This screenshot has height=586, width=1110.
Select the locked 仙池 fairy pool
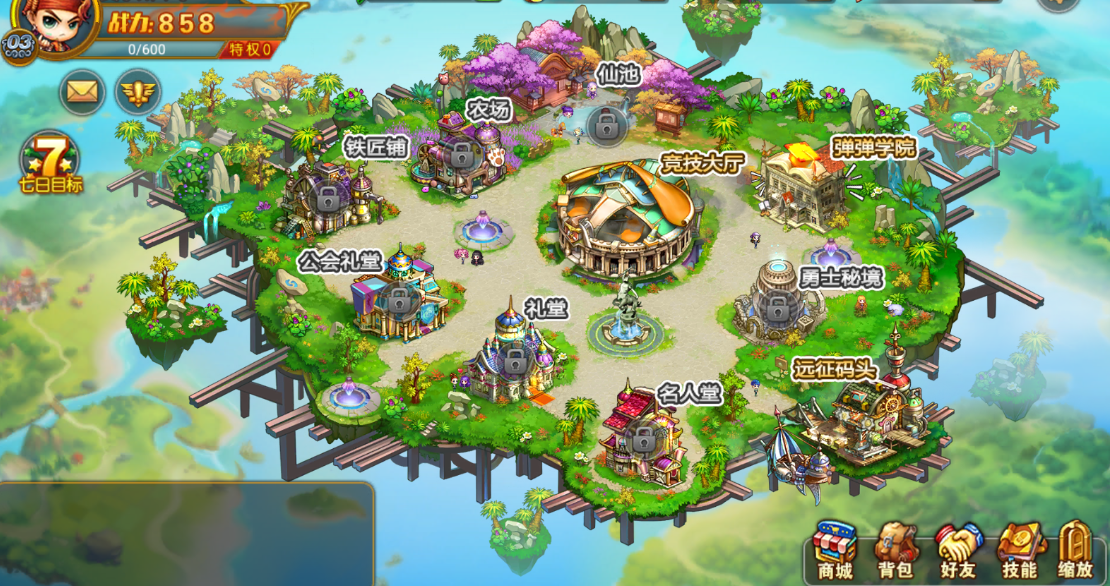click(606, 124)
